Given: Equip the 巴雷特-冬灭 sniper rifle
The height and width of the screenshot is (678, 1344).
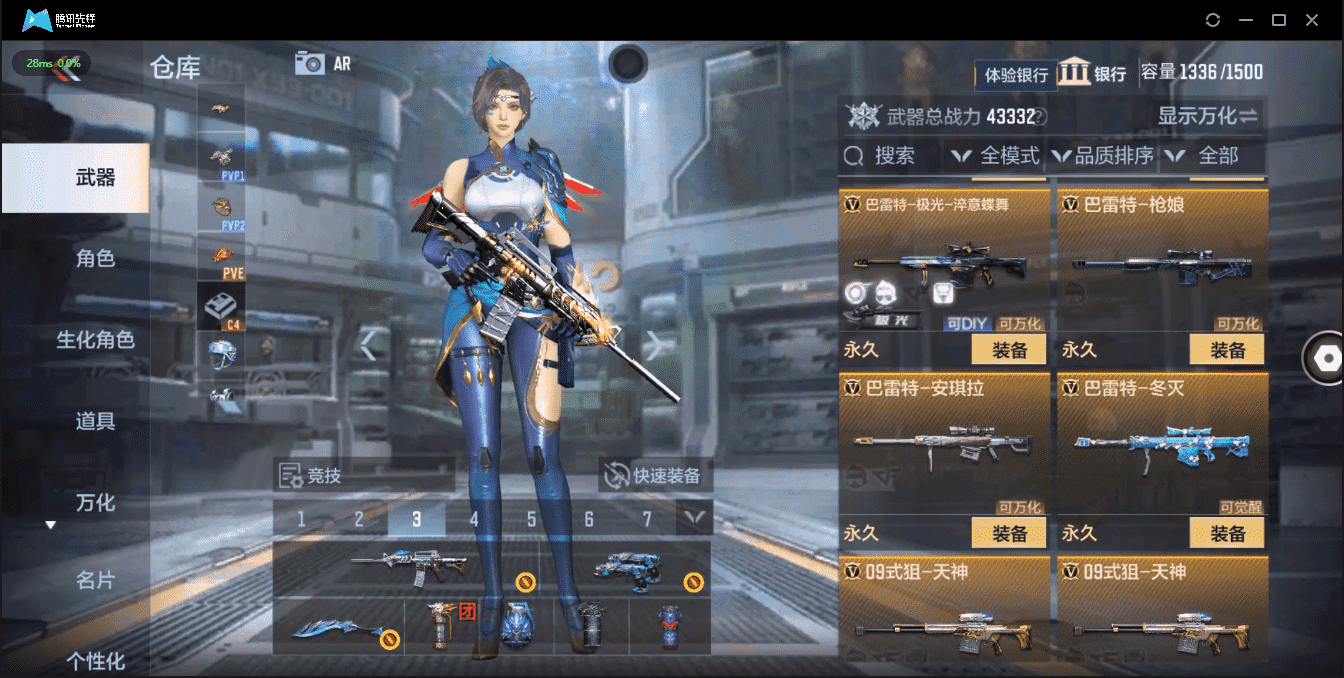Looking at the screenshot, I should [1226, 533].
